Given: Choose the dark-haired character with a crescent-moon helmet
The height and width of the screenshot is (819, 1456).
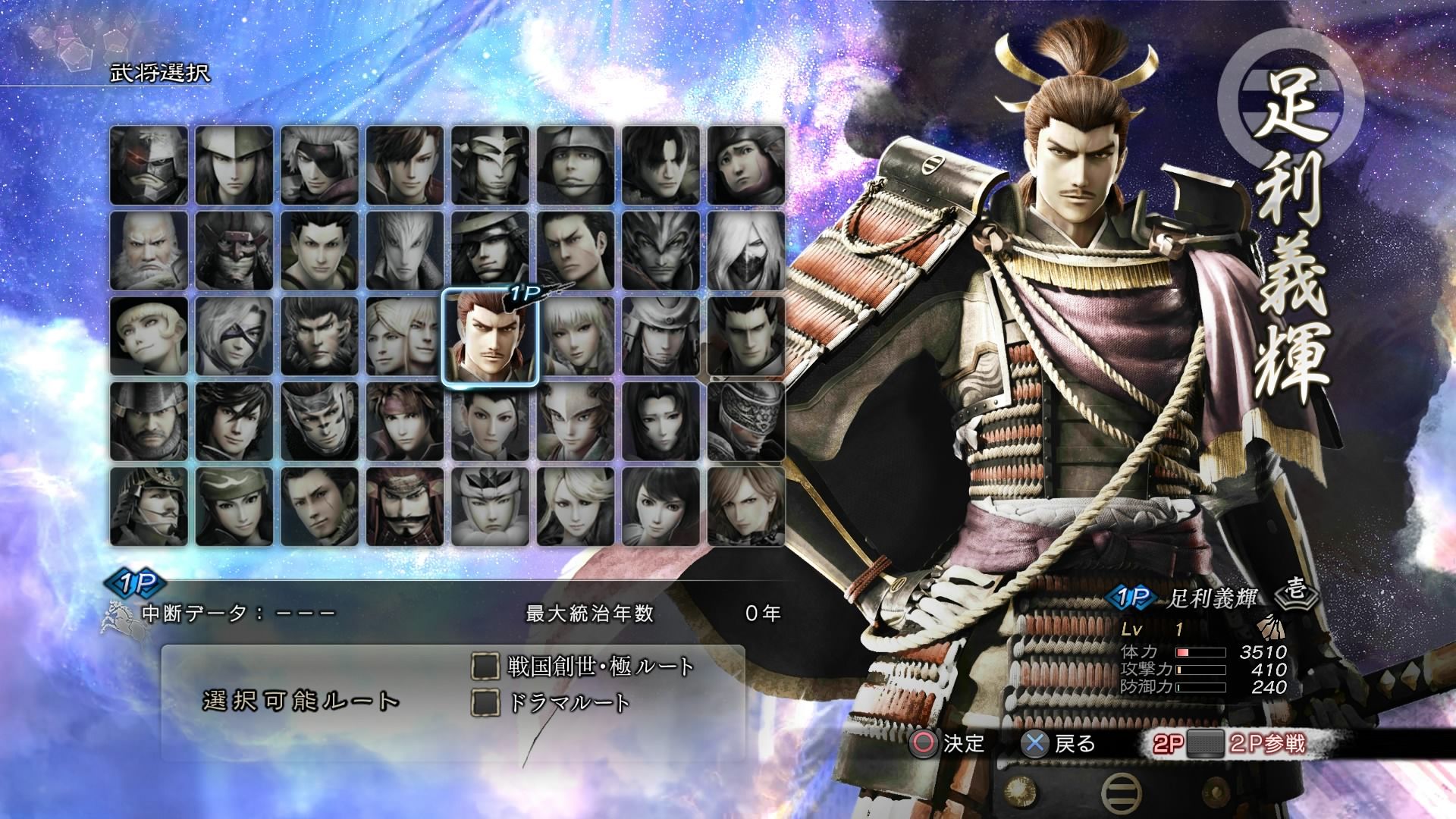Looking at the screenshot, I should tap(490, 251).
